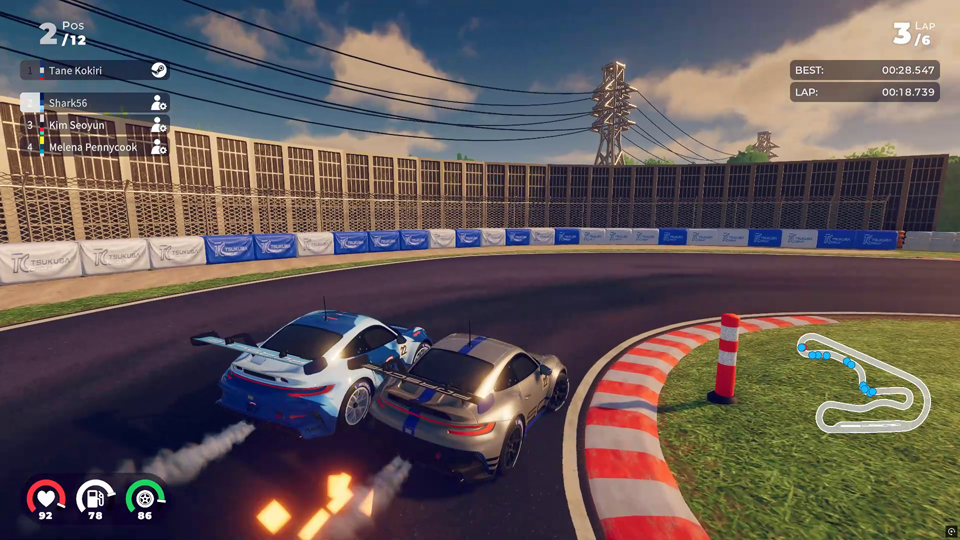Click the small circular overlay icon in corner
The image size is (960, 540).
pos(952,532)
